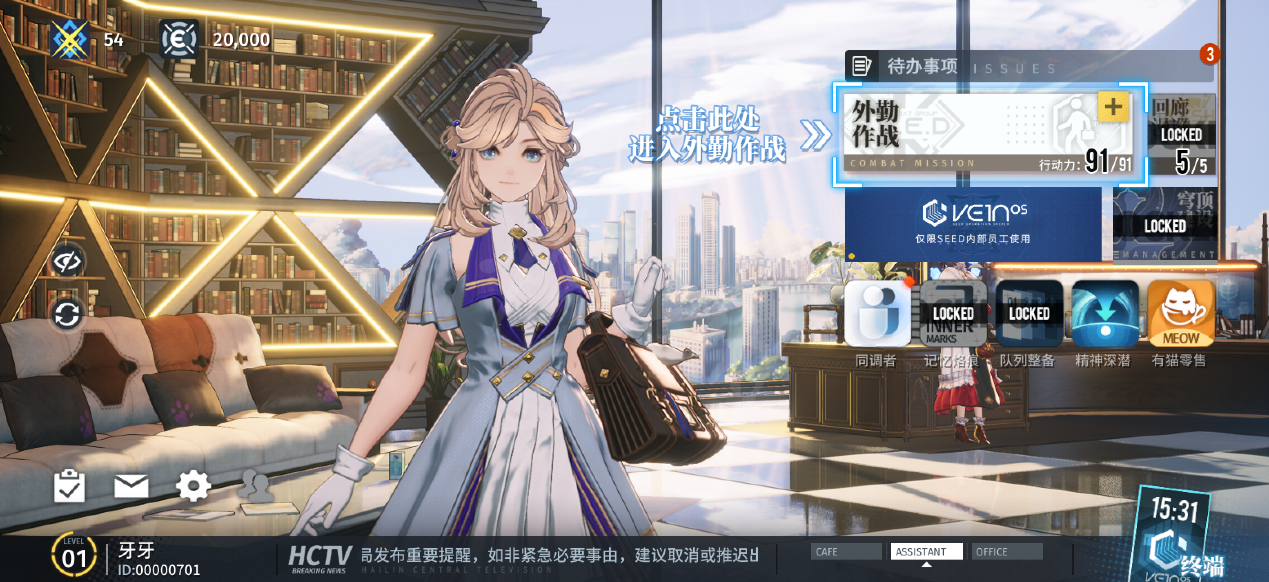Tap the locked 回廊 corridor tile

(x=1181, y=135)
